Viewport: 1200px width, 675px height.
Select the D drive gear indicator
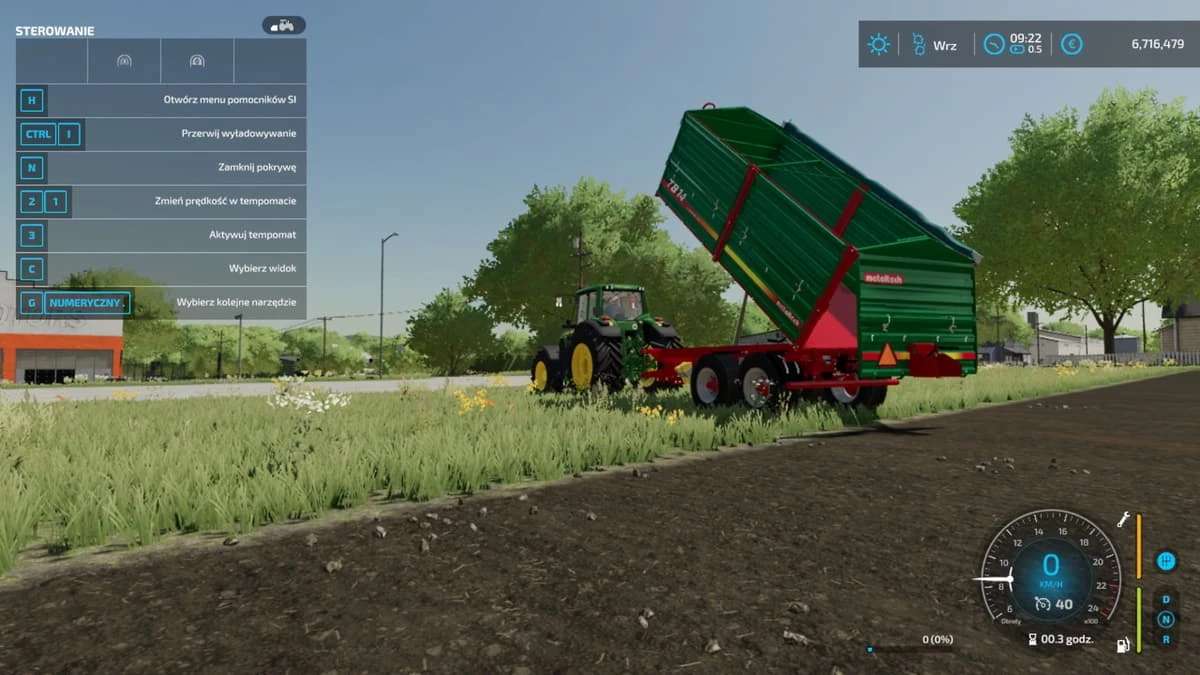[1165, 600]
